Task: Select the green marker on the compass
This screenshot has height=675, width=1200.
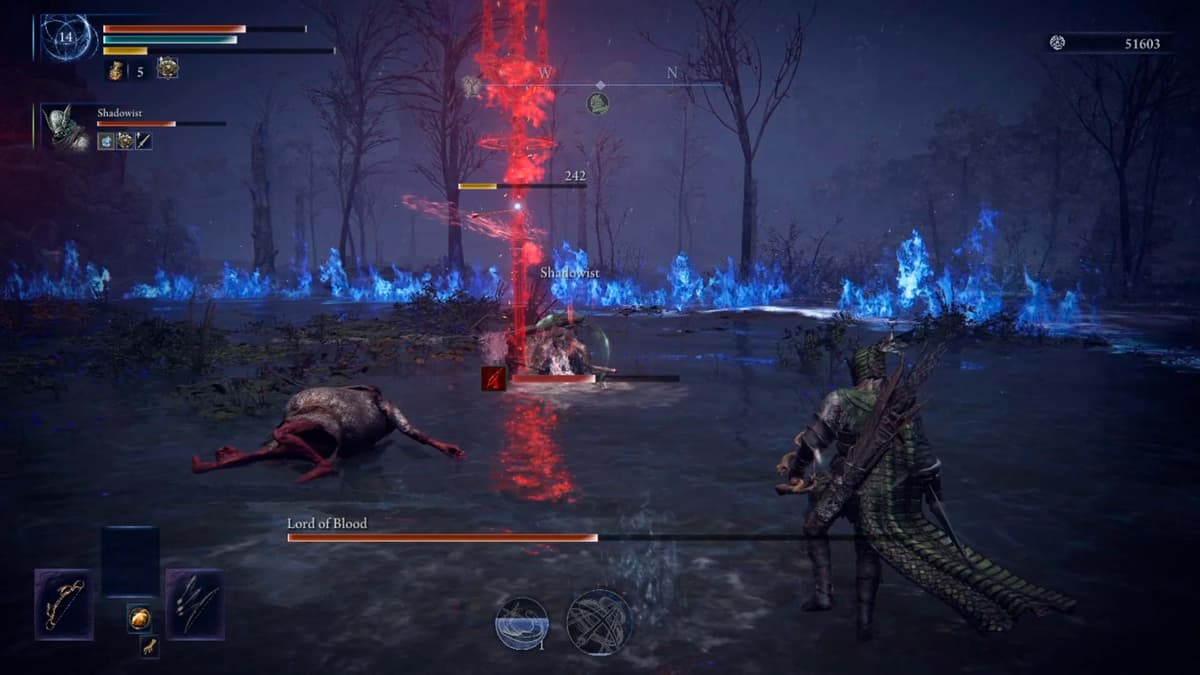Action: coord(597,102)
